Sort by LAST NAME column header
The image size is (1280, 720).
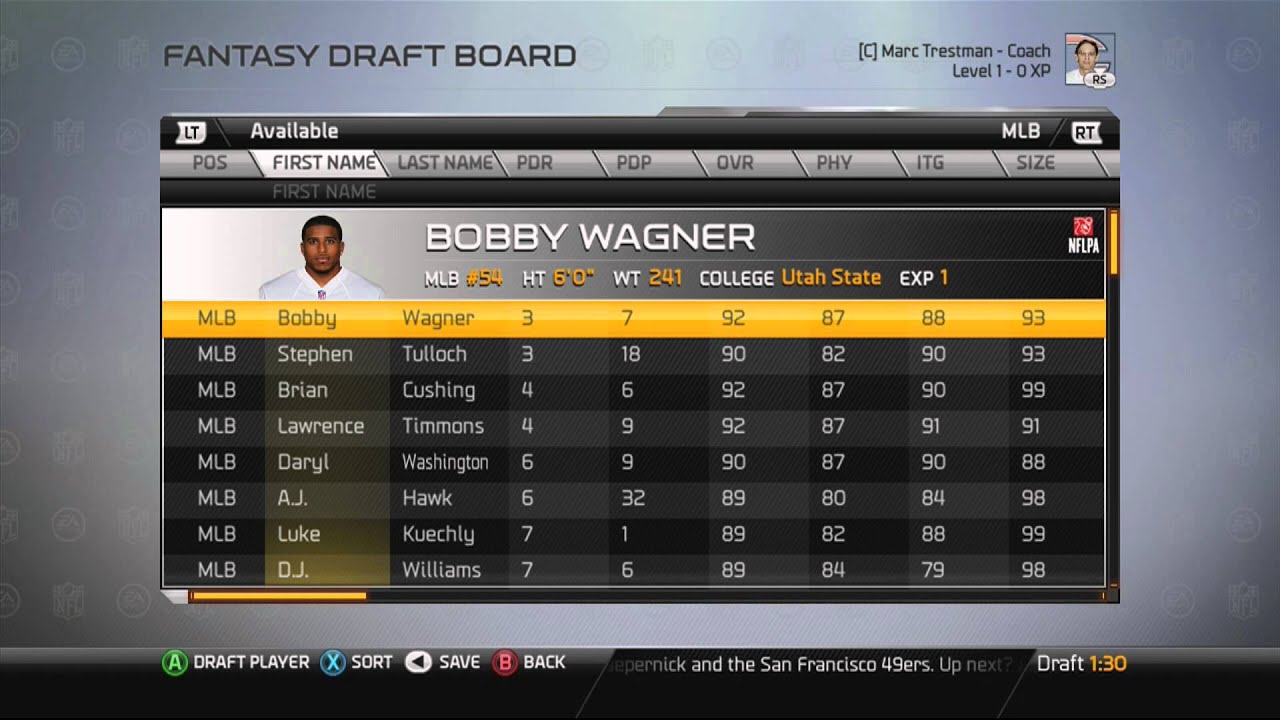[444, 163]
